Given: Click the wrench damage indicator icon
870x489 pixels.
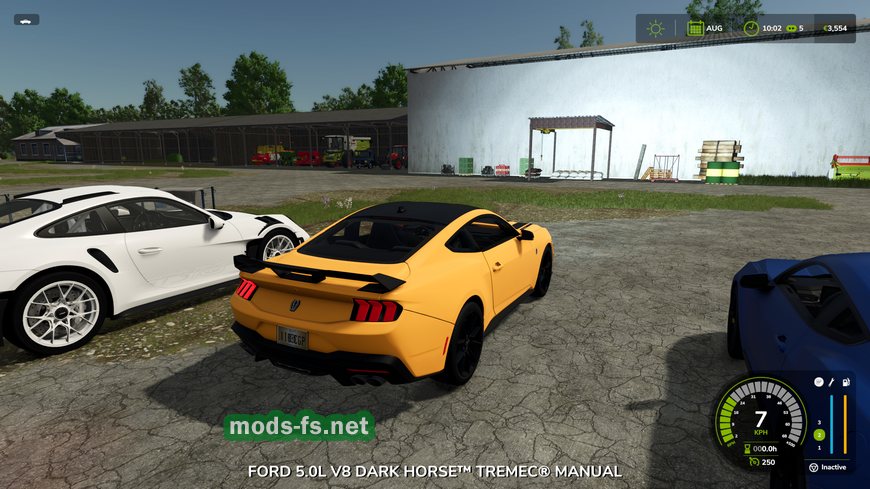Looking at the screenshot, I should [831, 382].
